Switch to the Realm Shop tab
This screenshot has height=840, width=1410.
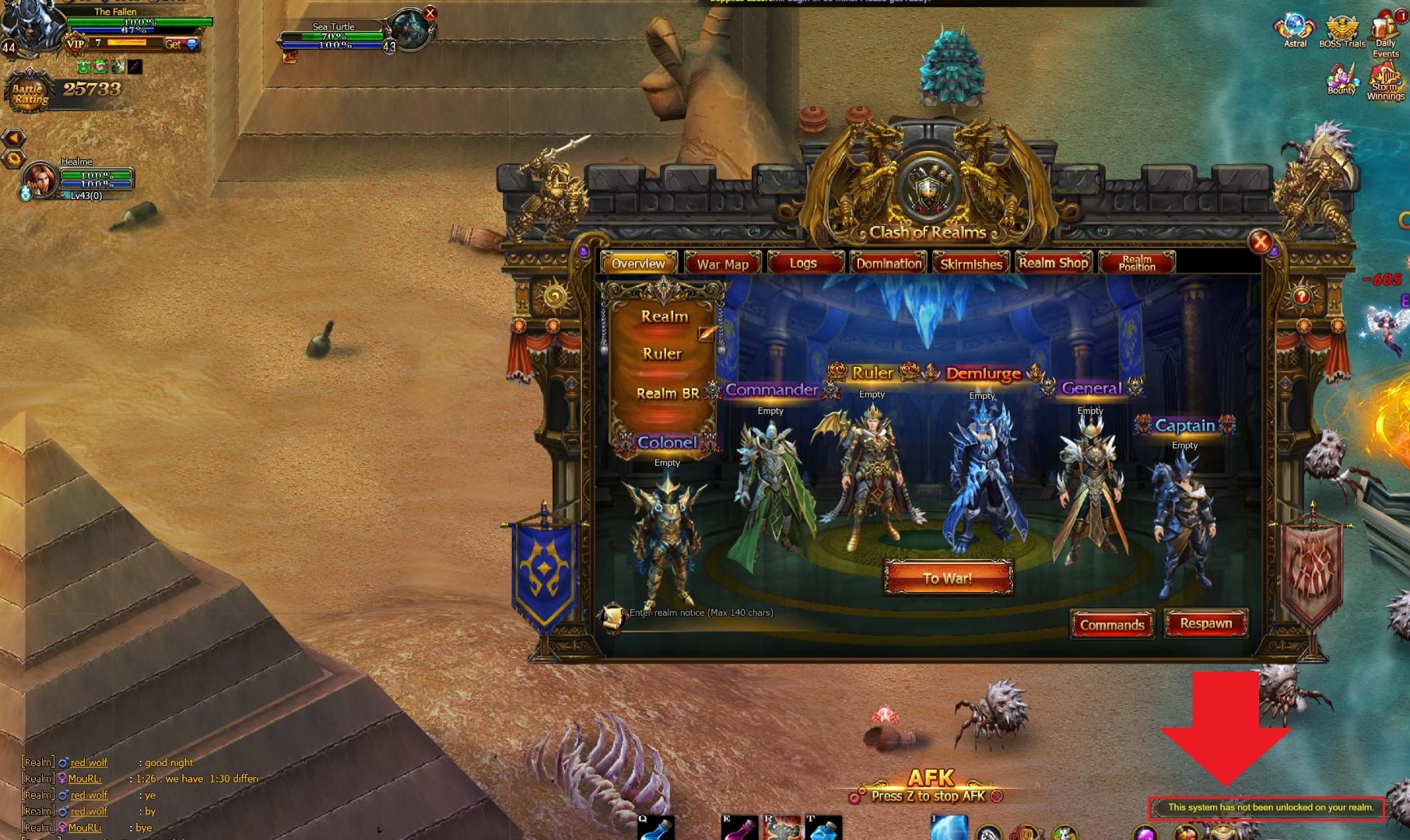(1054, 263)
